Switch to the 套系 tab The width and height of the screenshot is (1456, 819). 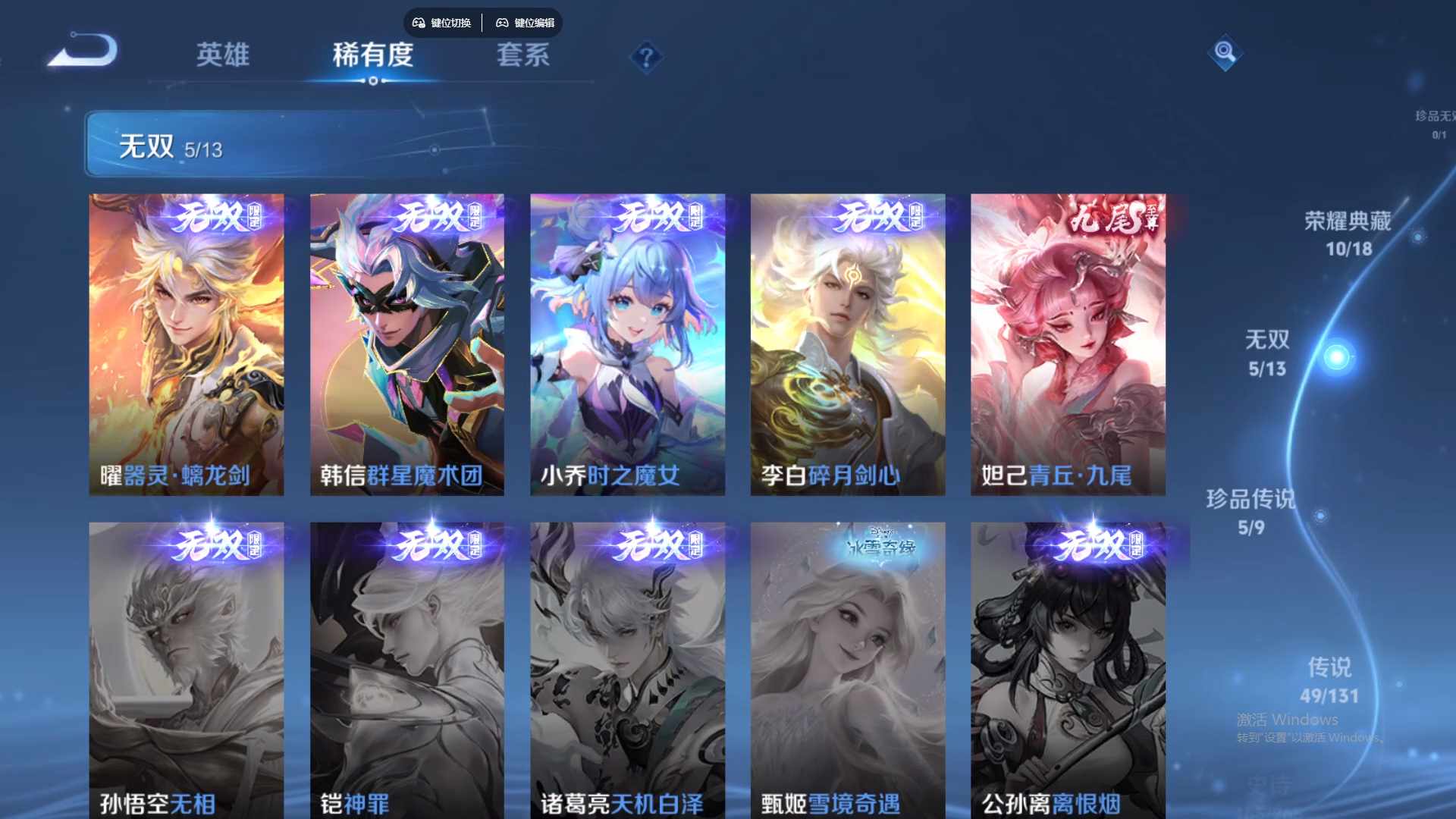click(523, 55)
